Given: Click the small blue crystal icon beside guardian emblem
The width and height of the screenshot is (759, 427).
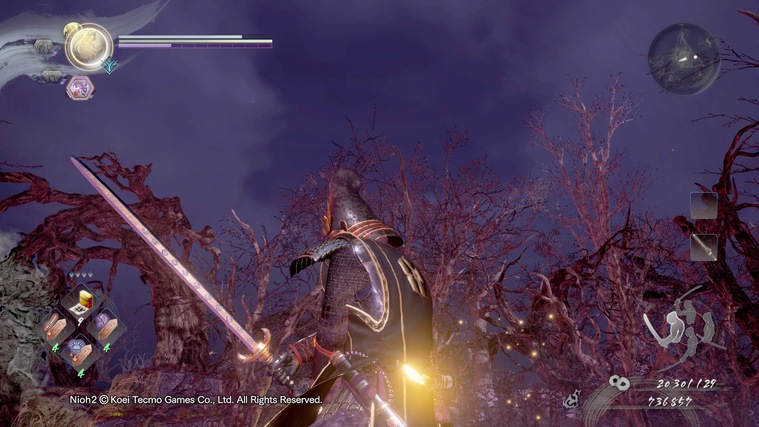Looking at the screenshot, I should (109, 67).
